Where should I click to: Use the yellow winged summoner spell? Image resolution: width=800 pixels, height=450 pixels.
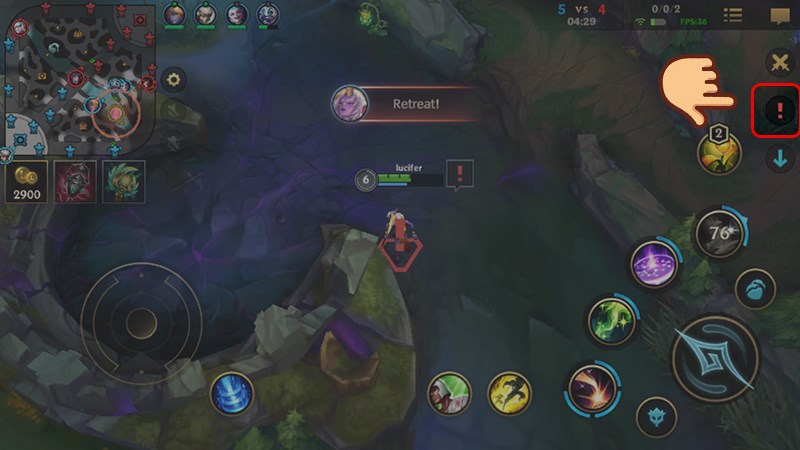tap(509, 393)
